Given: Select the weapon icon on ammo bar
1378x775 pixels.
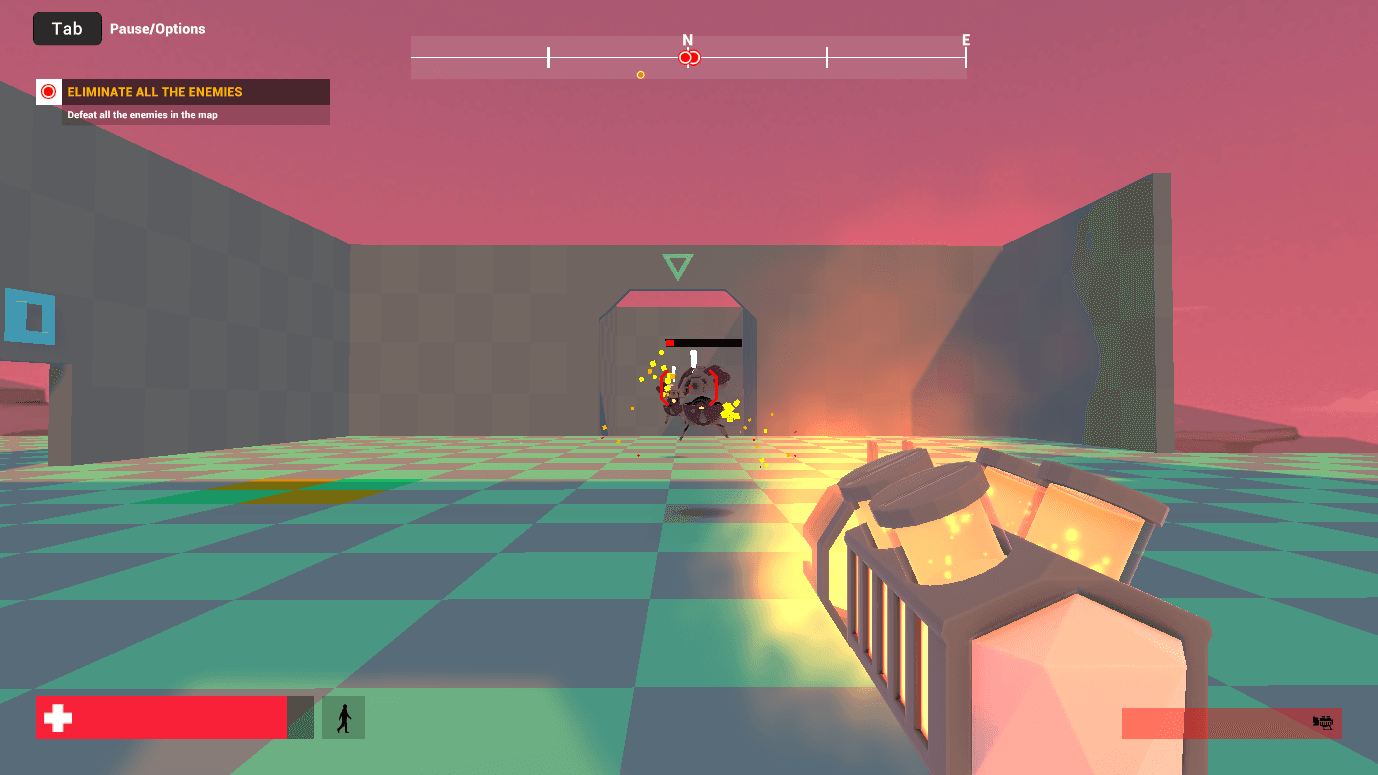Looking at the screenshot, I should (x=1324, y=721).
